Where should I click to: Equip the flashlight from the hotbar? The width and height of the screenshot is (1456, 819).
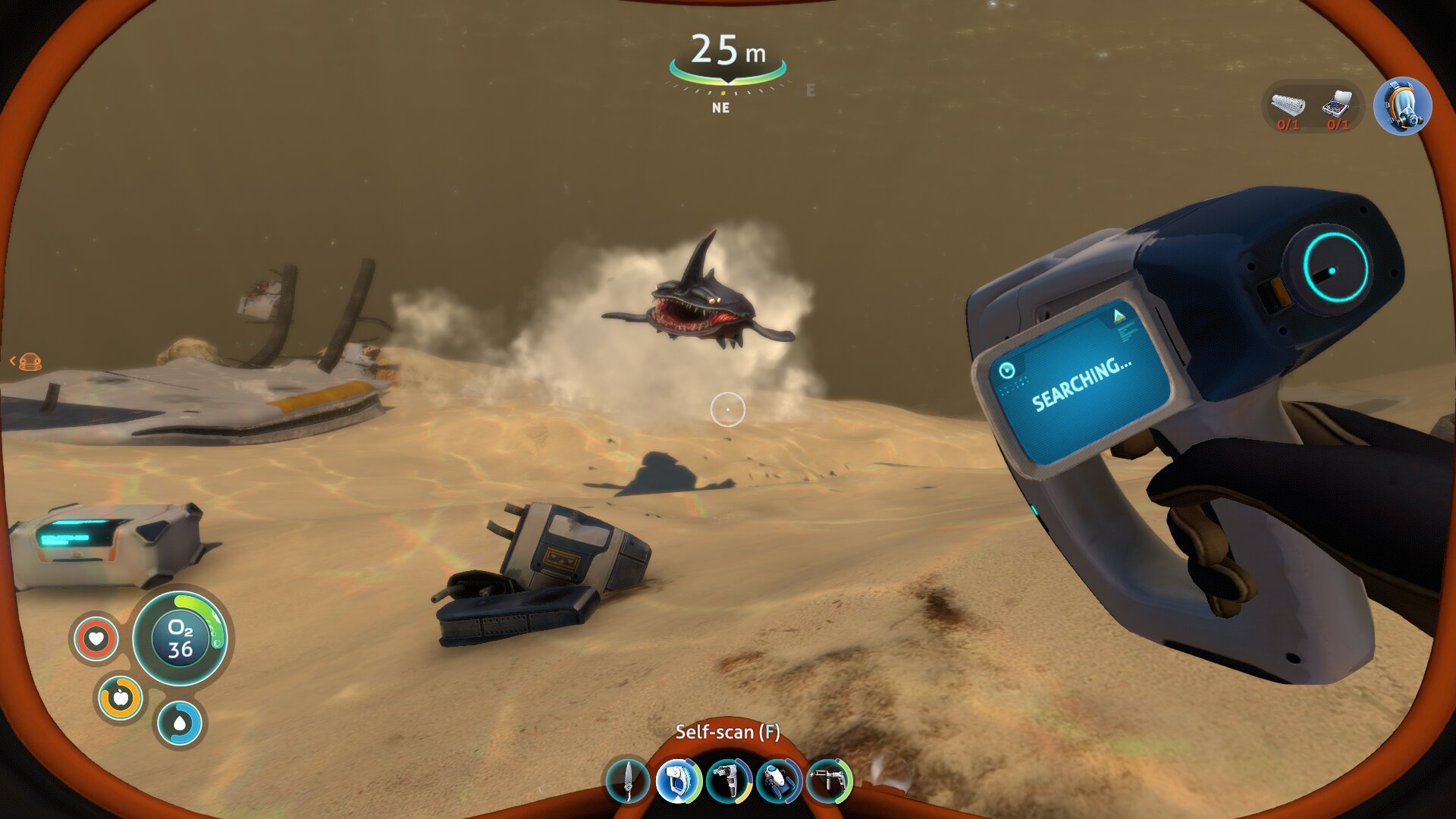(x=728, y=781)
